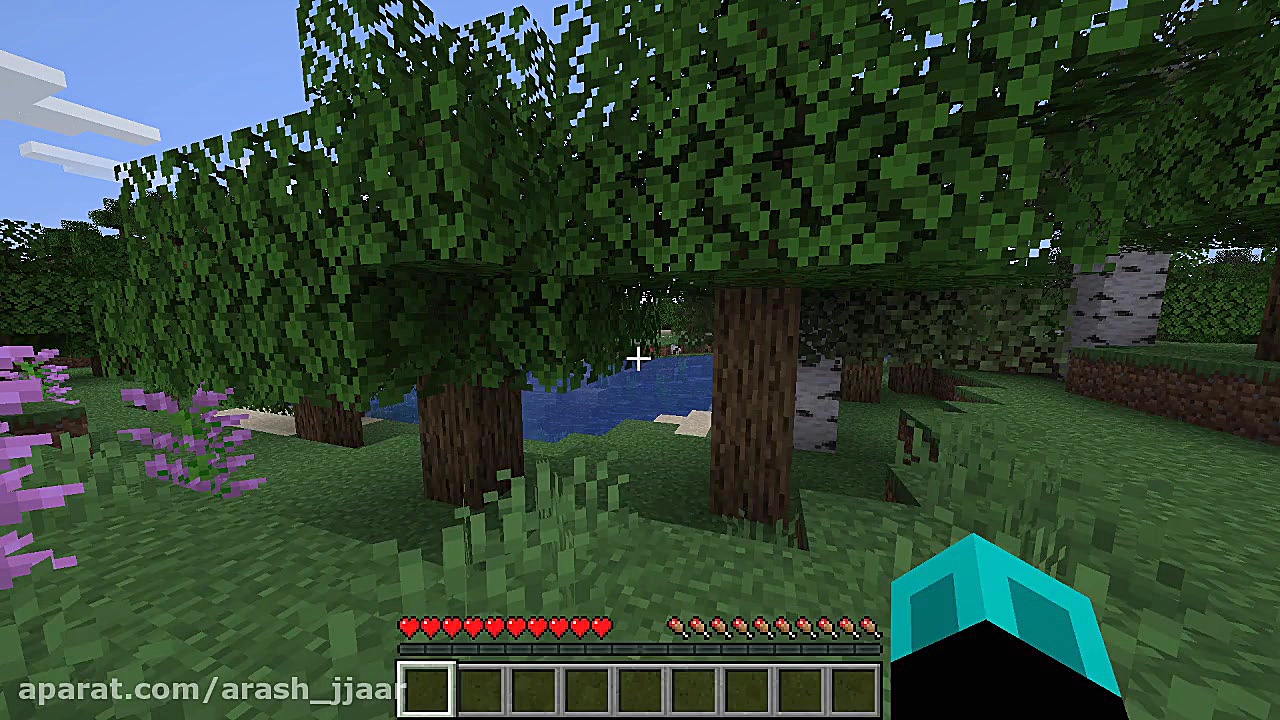Click the eighth hotbar slot
1280x720 pixels.
point(801,687)
